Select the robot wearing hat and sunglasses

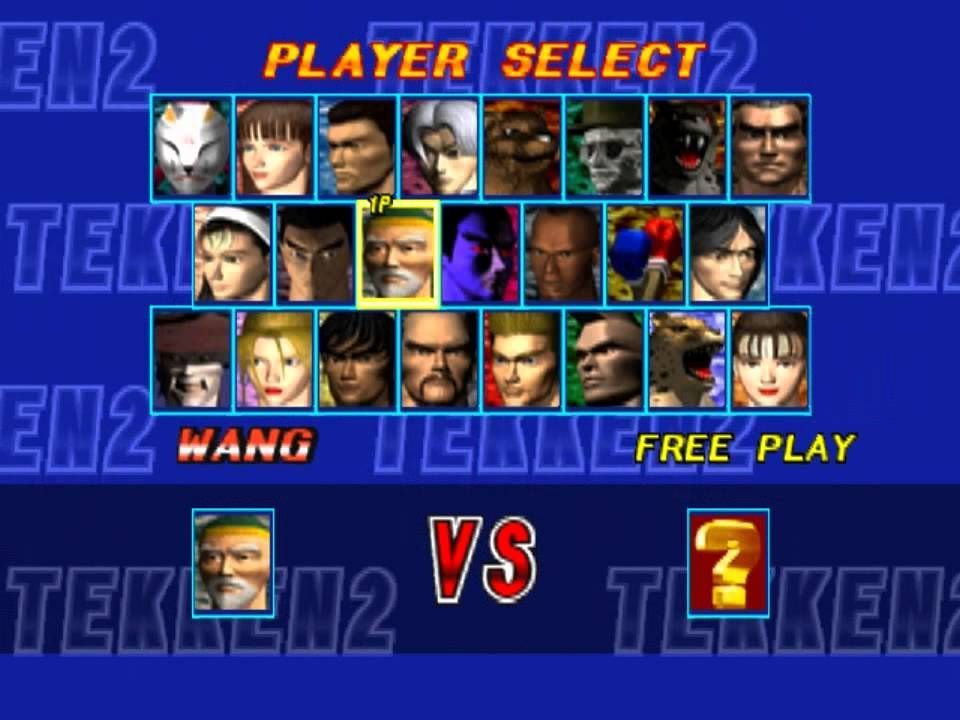coord(606,148)
